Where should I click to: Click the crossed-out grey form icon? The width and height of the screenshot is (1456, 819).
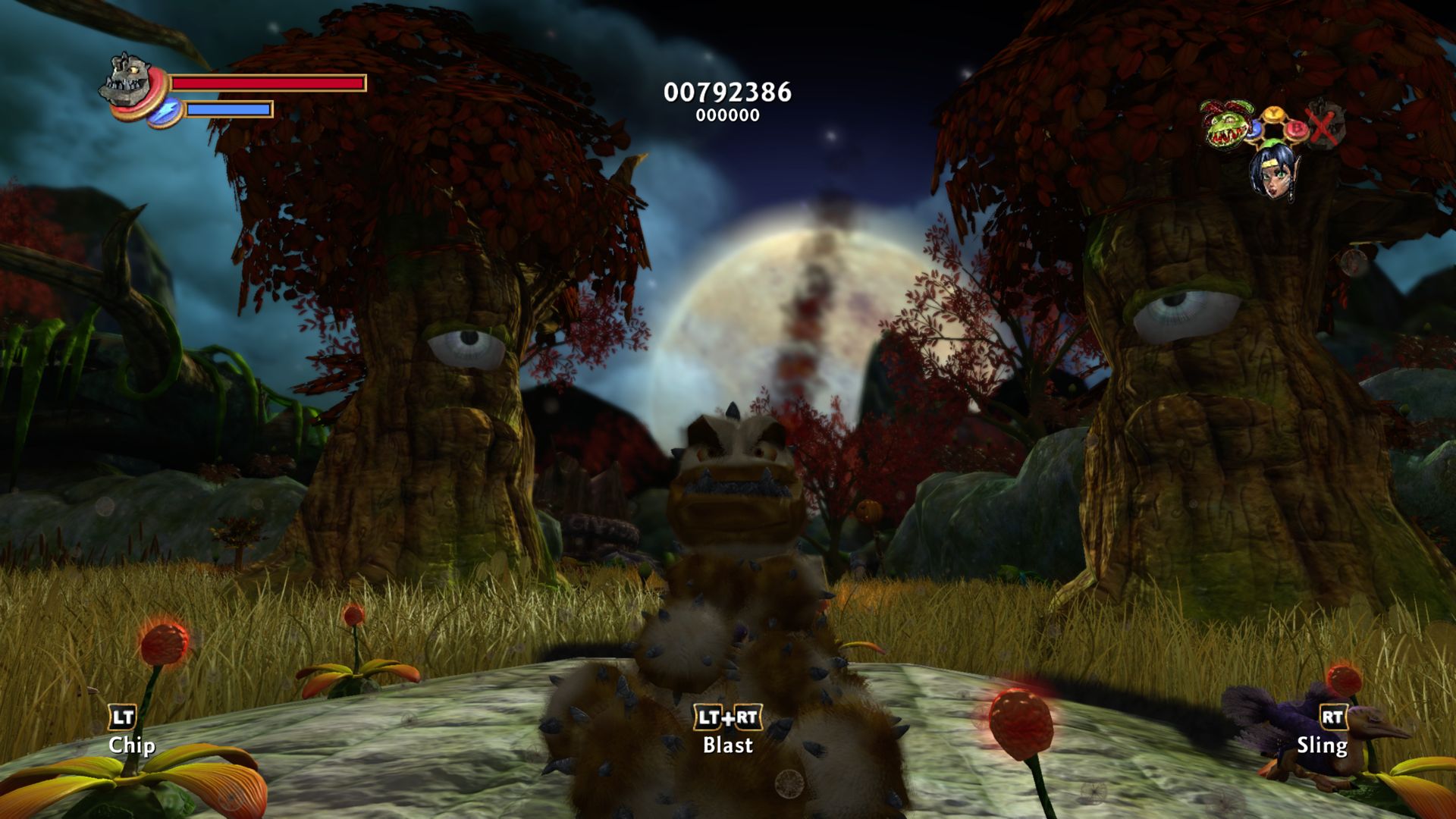click(1325, 124)
